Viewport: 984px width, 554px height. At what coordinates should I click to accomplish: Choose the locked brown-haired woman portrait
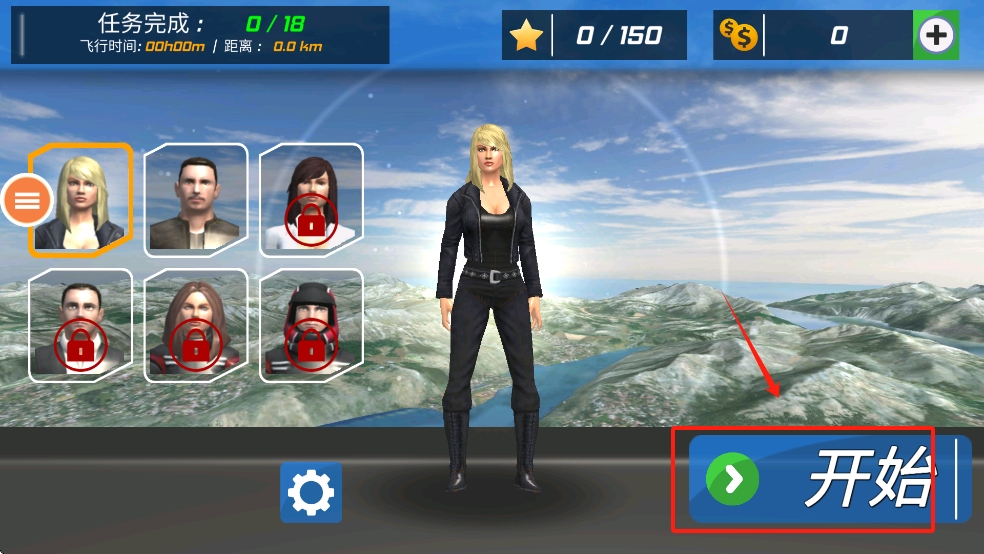tap(196, 325)
